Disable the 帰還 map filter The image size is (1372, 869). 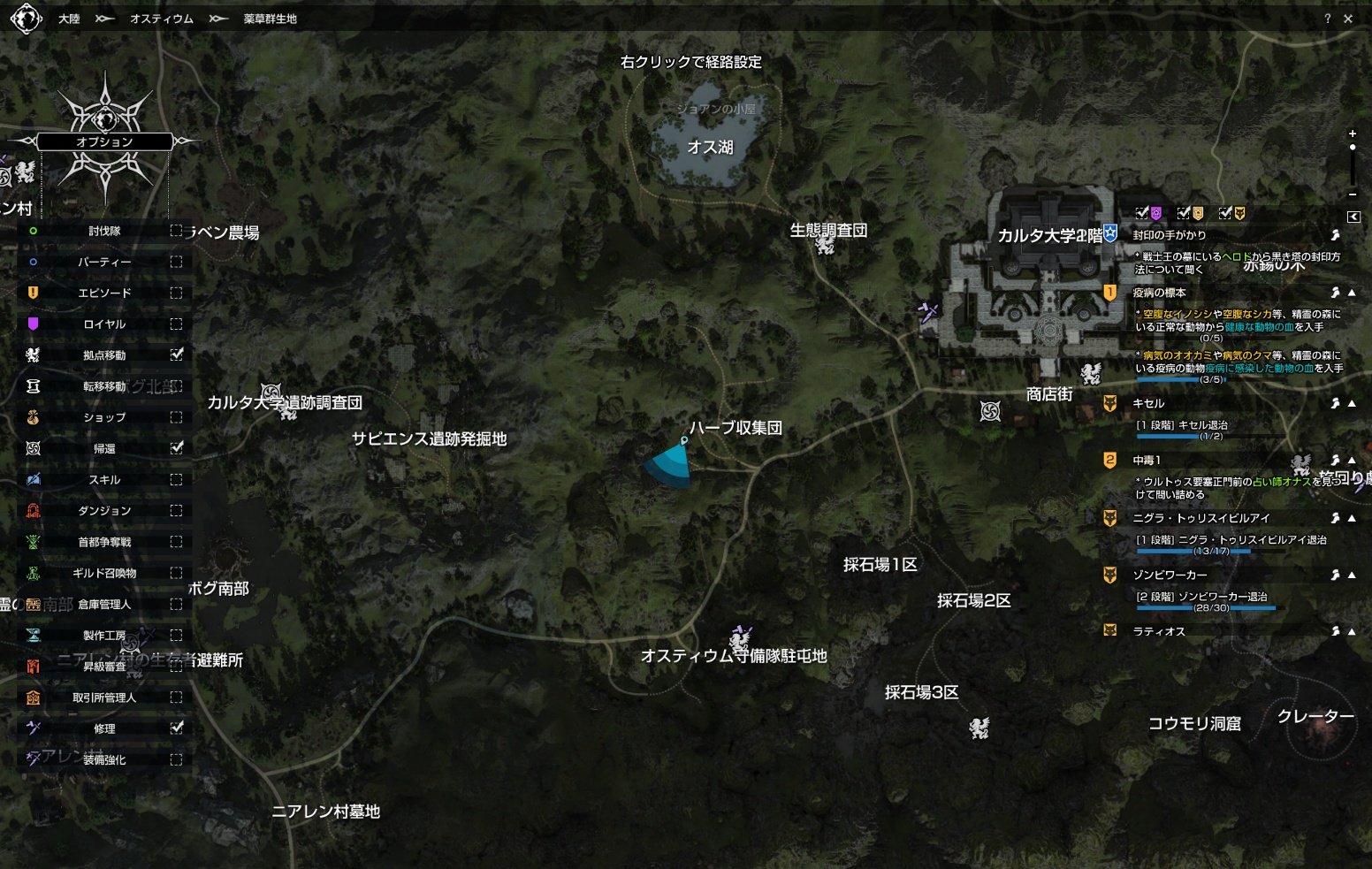[177, 448]
